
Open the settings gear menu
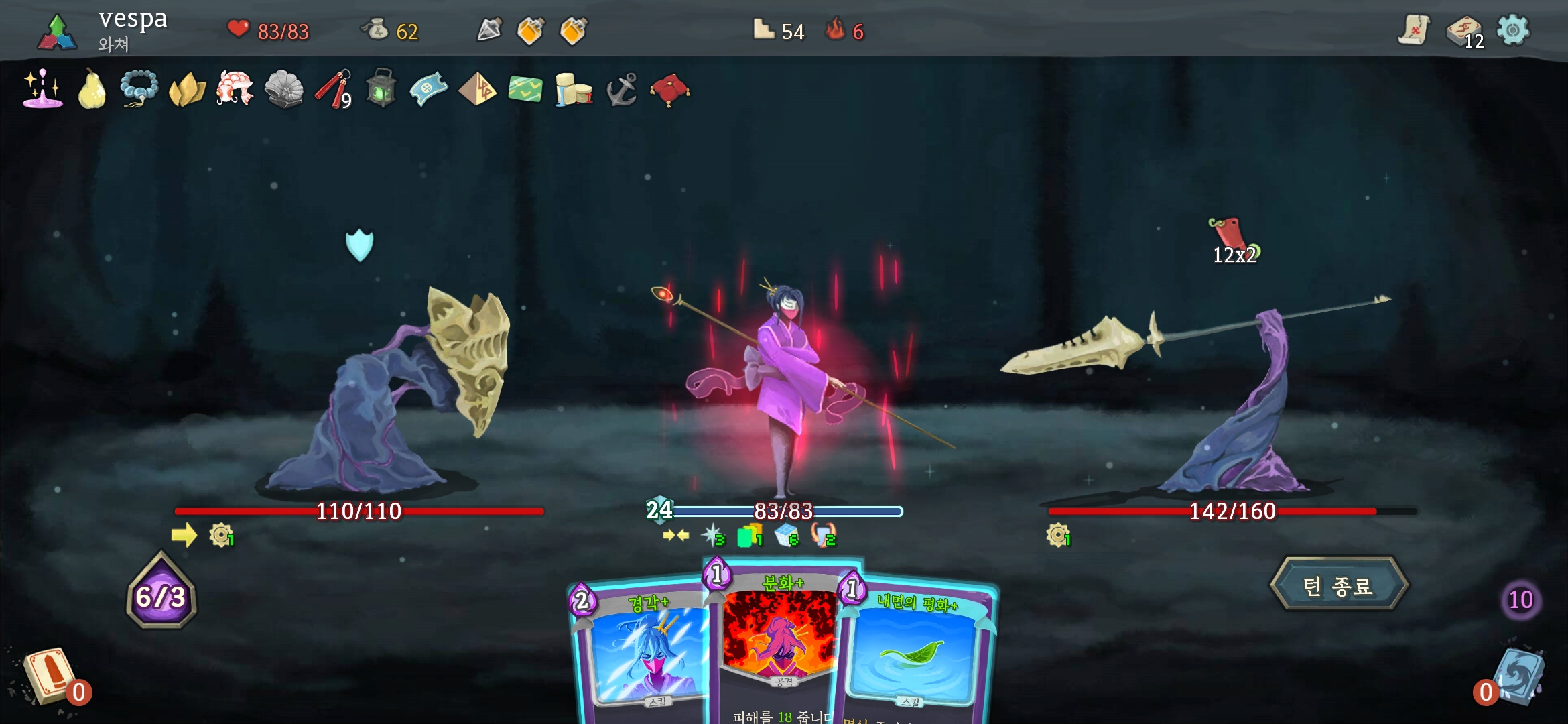tap(1513, 31)
